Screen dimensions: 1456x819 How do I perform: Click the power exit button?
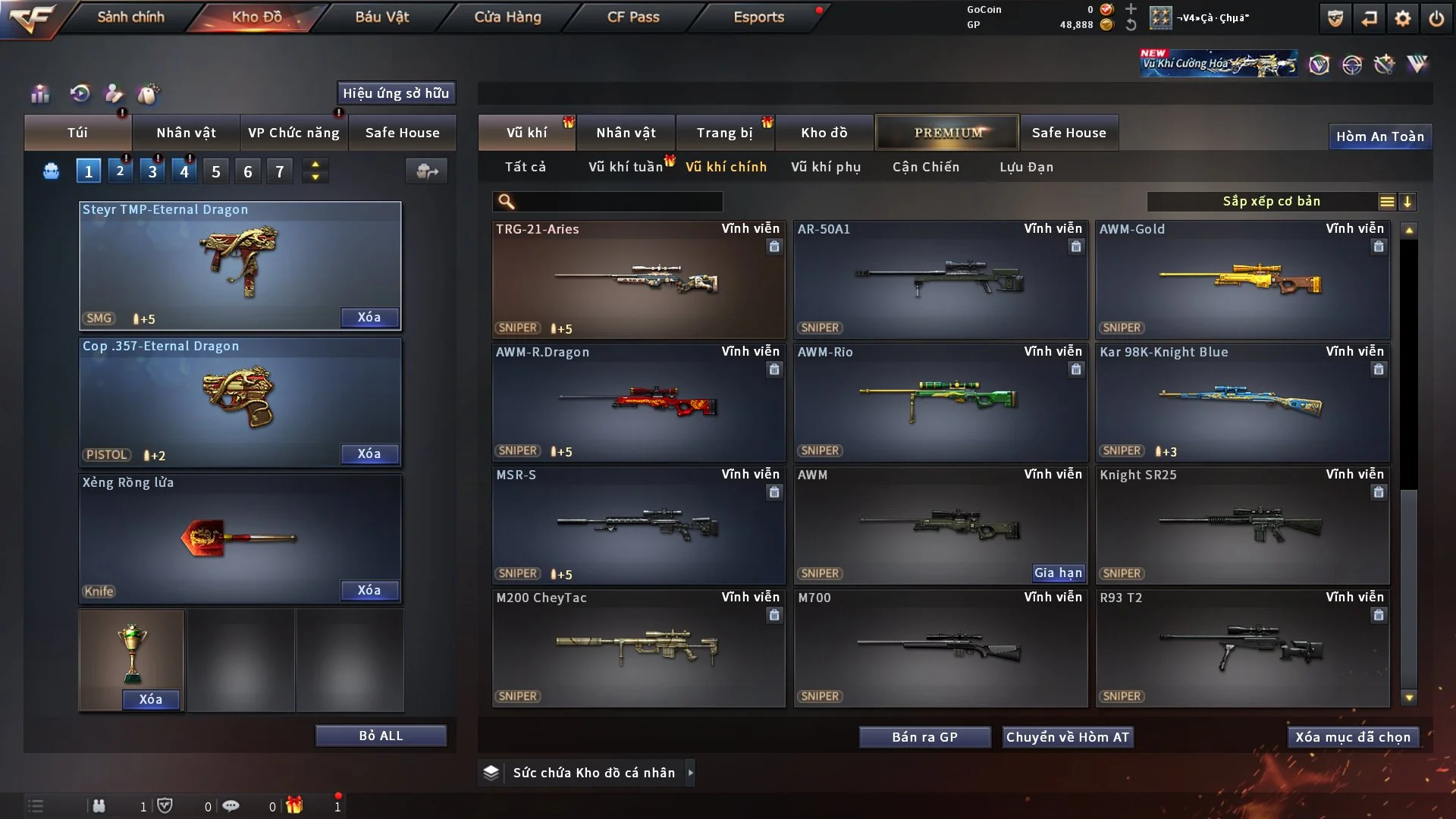(x=1436, y=18)
